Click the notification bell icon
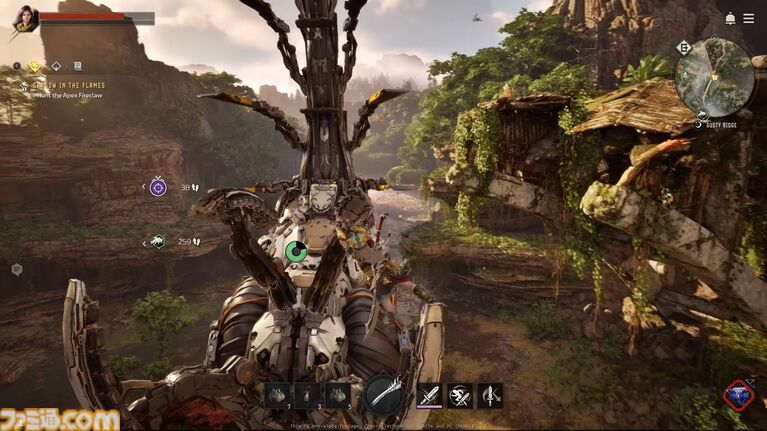Image resolution: width=767 pixels, height=431 pixels. coord(731,19)
